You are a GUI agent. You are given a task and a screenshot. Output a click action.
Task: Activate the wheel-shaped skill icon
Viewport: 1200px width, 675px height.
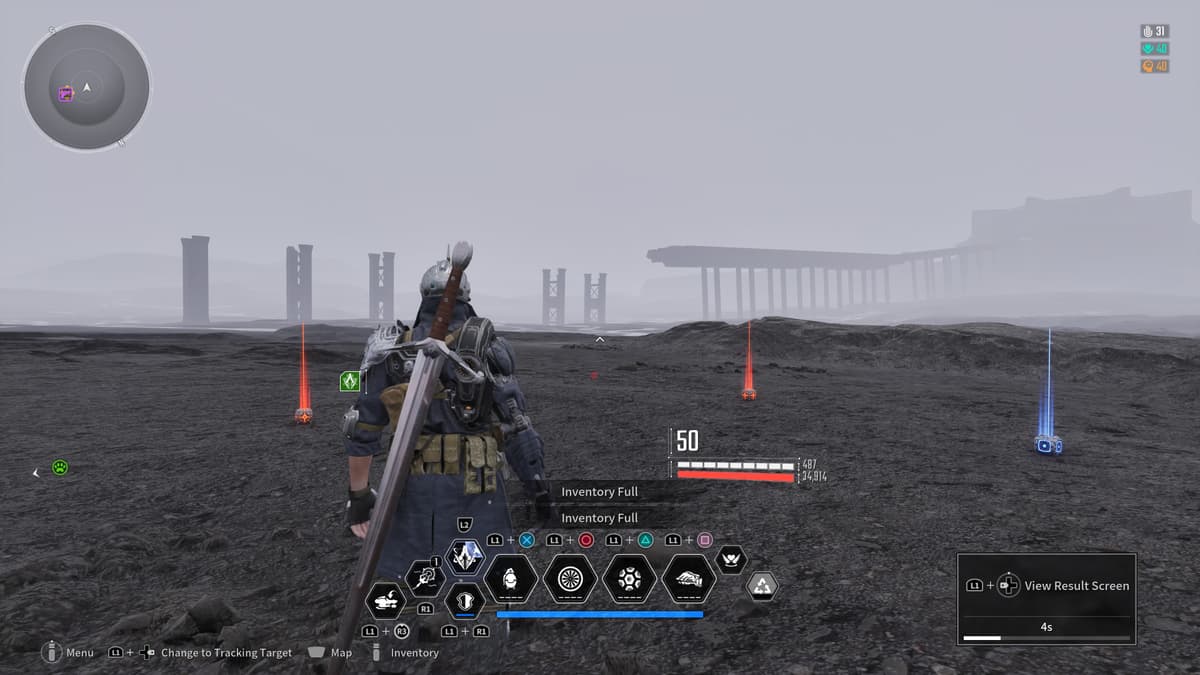tap(570, 578)
